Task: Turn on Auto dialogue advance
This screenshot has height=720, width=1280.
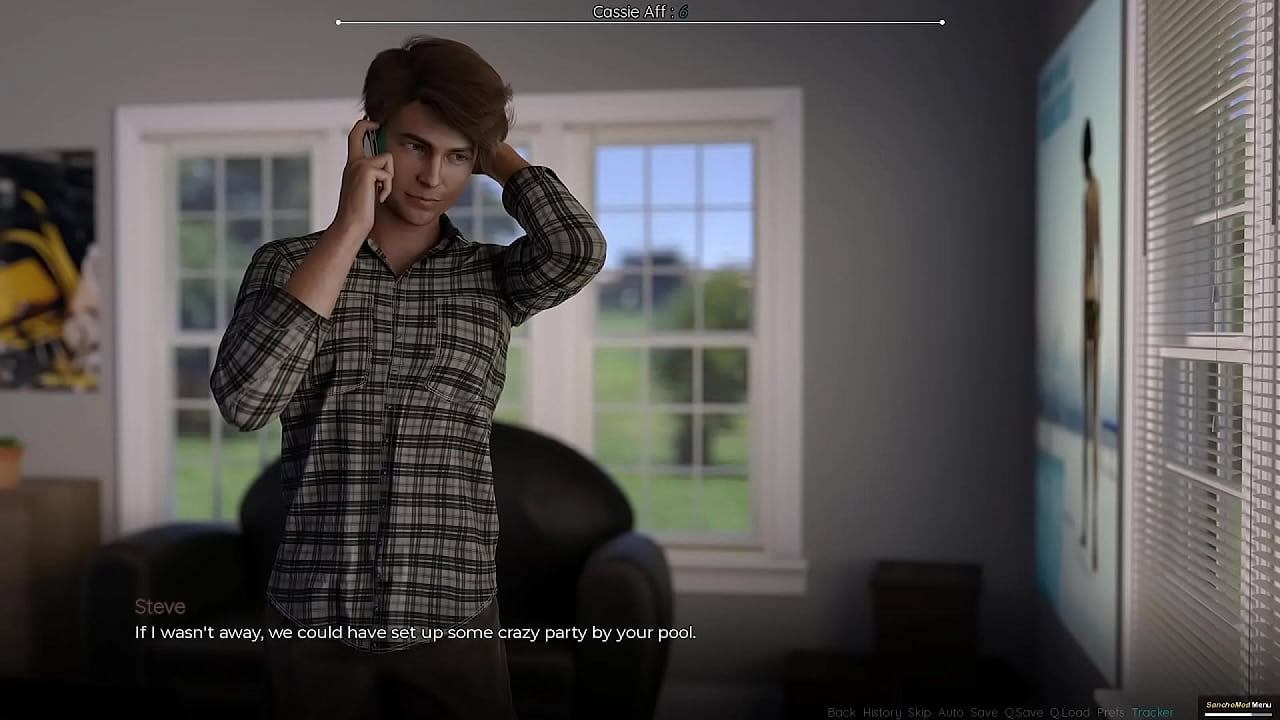Action: tap(950, 712)
